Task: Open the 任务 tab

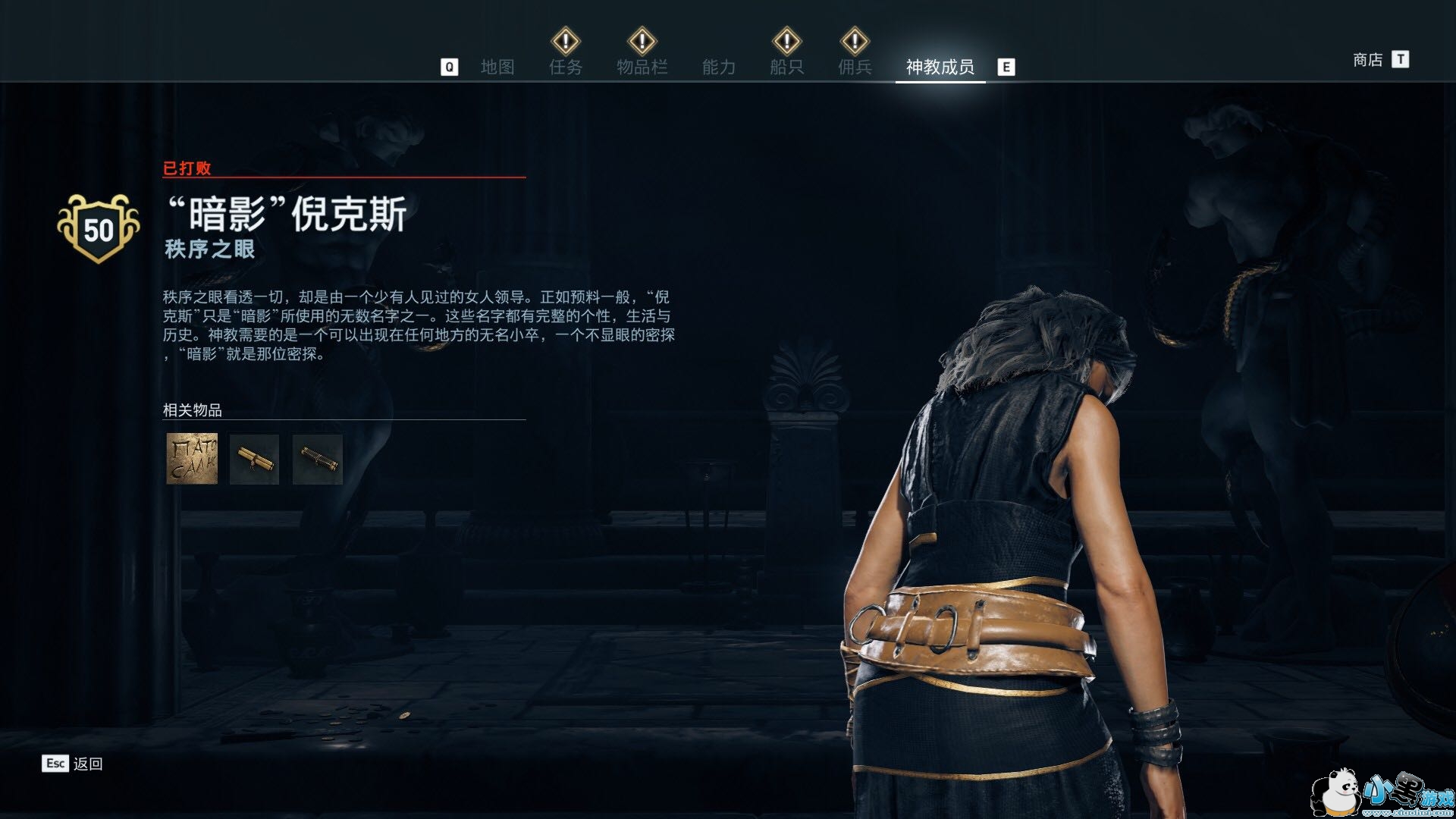Action: [566, 67]
